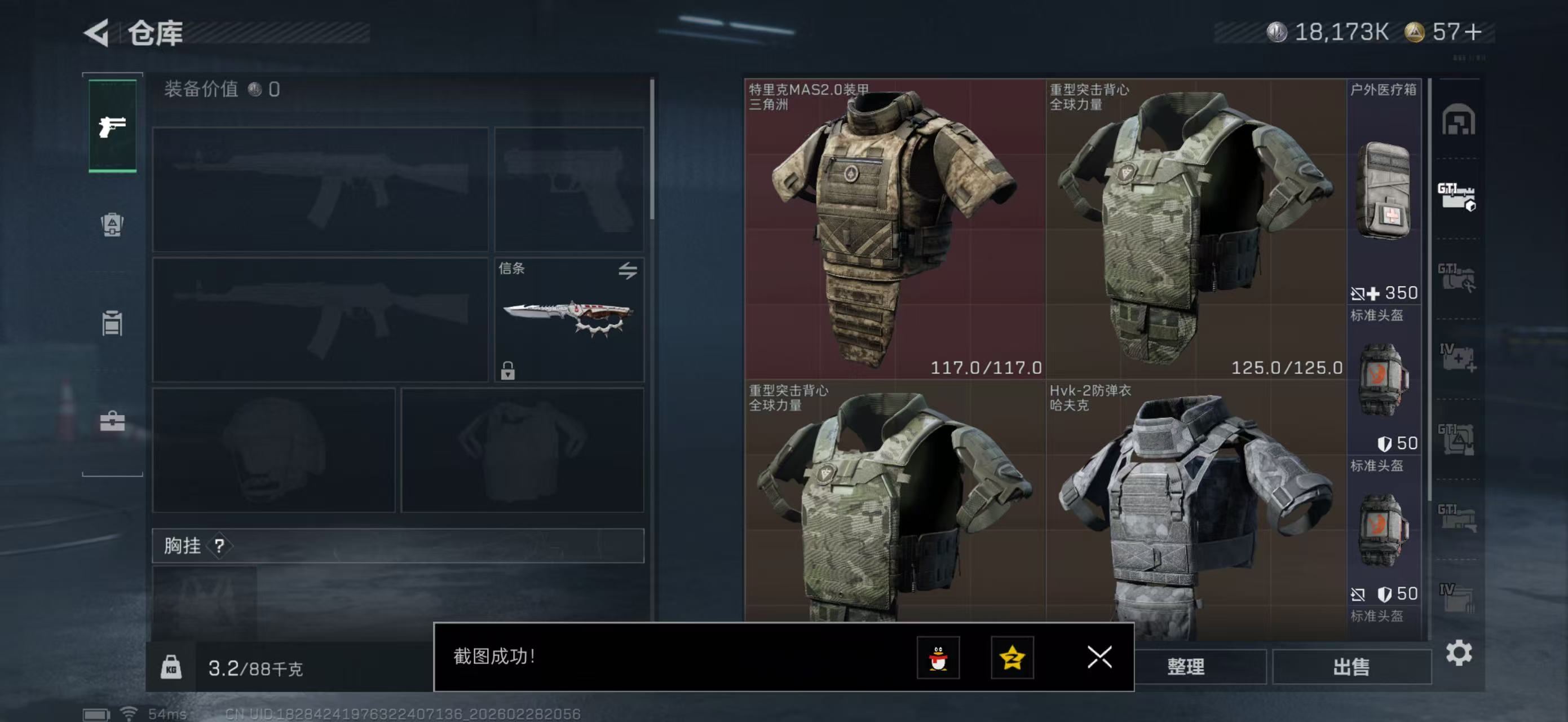
Task: Go back using the arrow beside 仓库
Action: [x=98, y=32]
